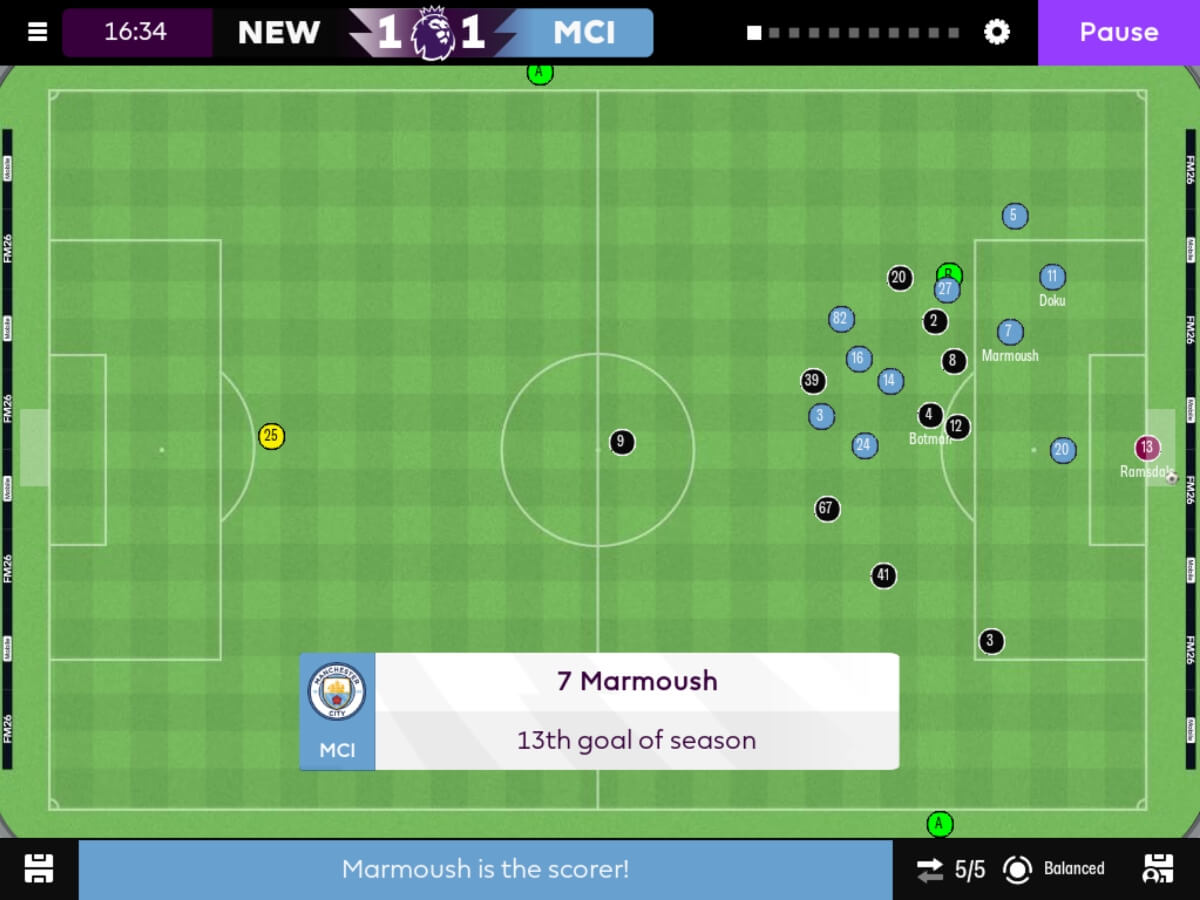Click the Premier League scoreboard
This screenshot has height=900, width=1200.
pos(432,33)
